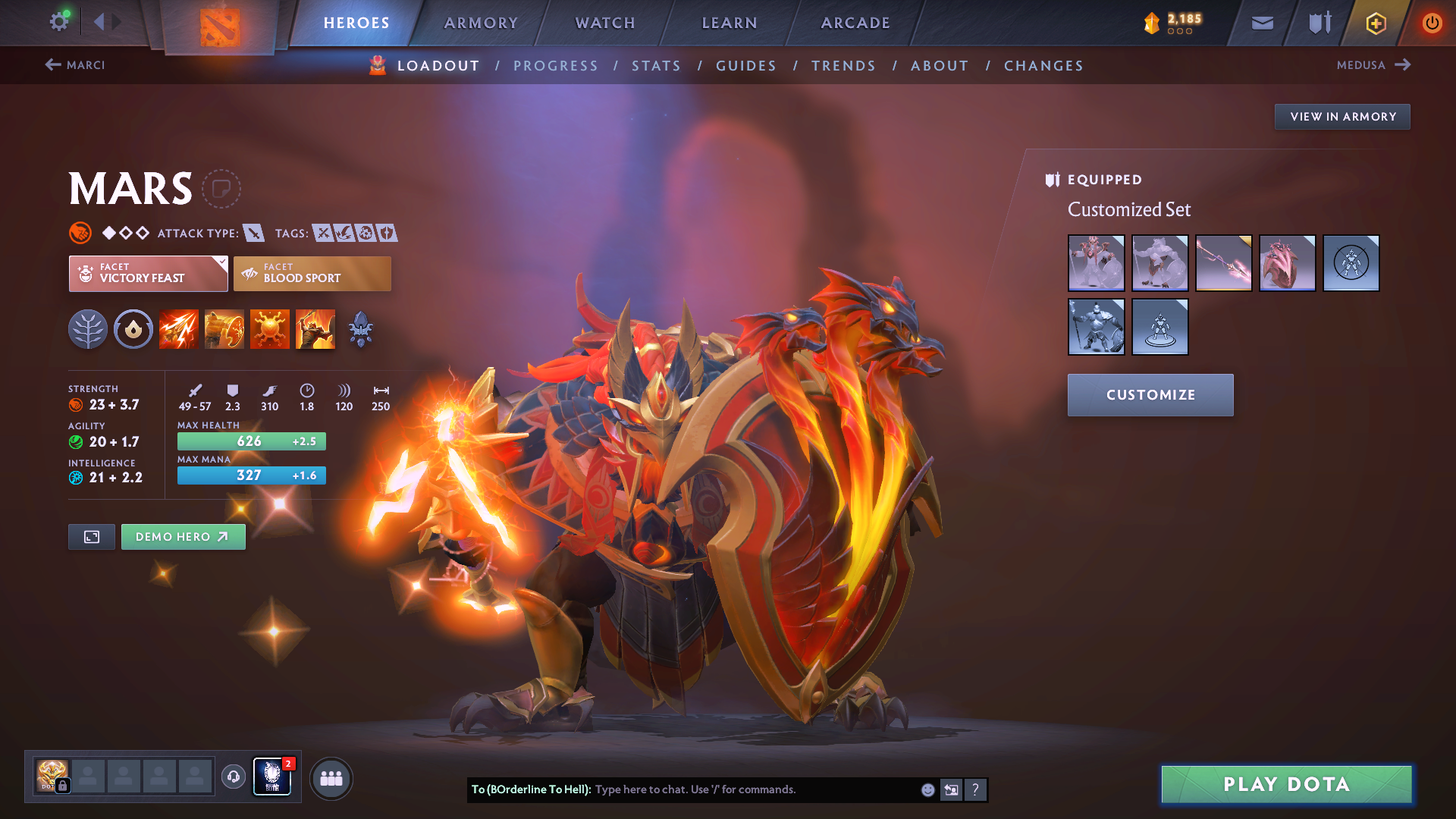Screen dimensions: 1456x819
Task: Quit the game with power button
Action: click(x=1432, y=23)
